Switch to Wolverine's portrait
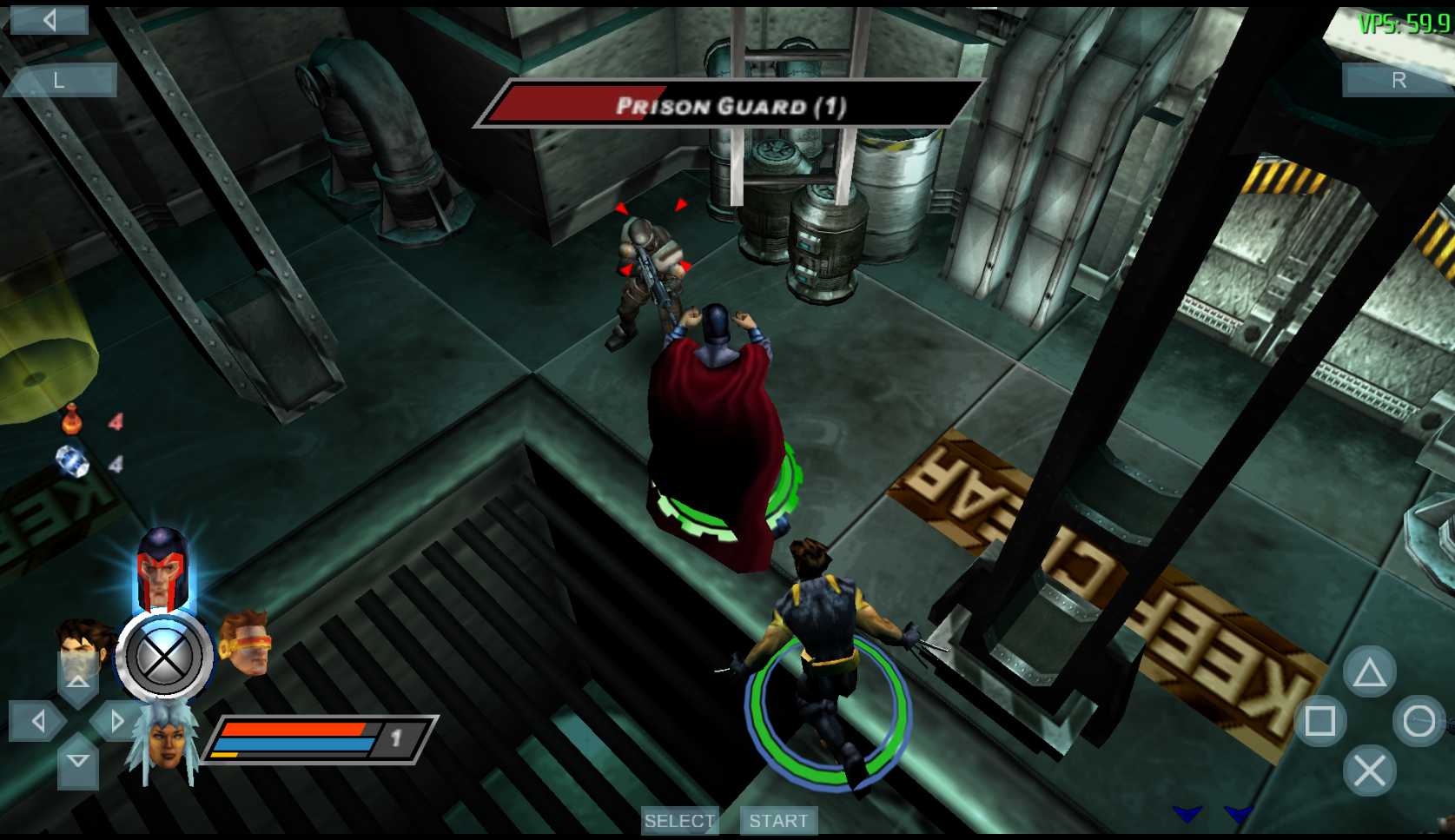 [x=84, y=645]
